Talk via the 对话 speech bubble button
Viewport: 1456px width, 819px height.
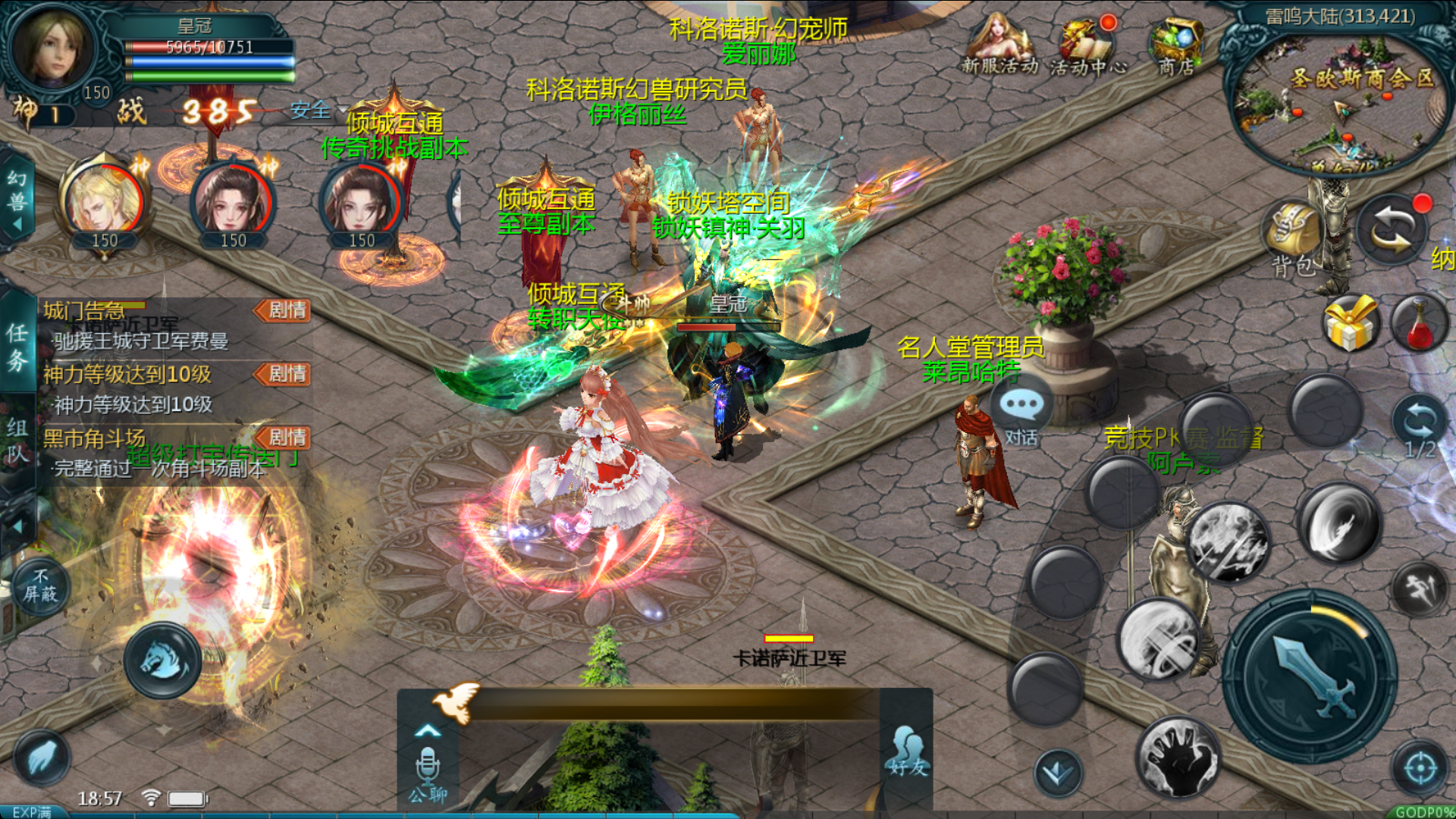tap(1021, 413)
